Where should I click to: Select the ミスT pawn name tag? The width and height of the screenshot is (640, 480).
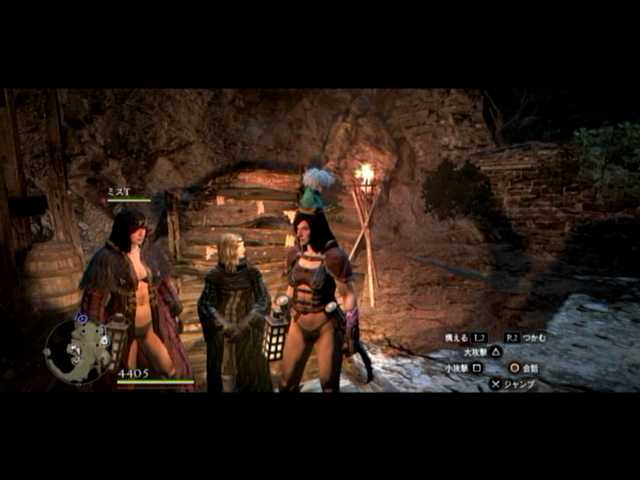(120, 191)
